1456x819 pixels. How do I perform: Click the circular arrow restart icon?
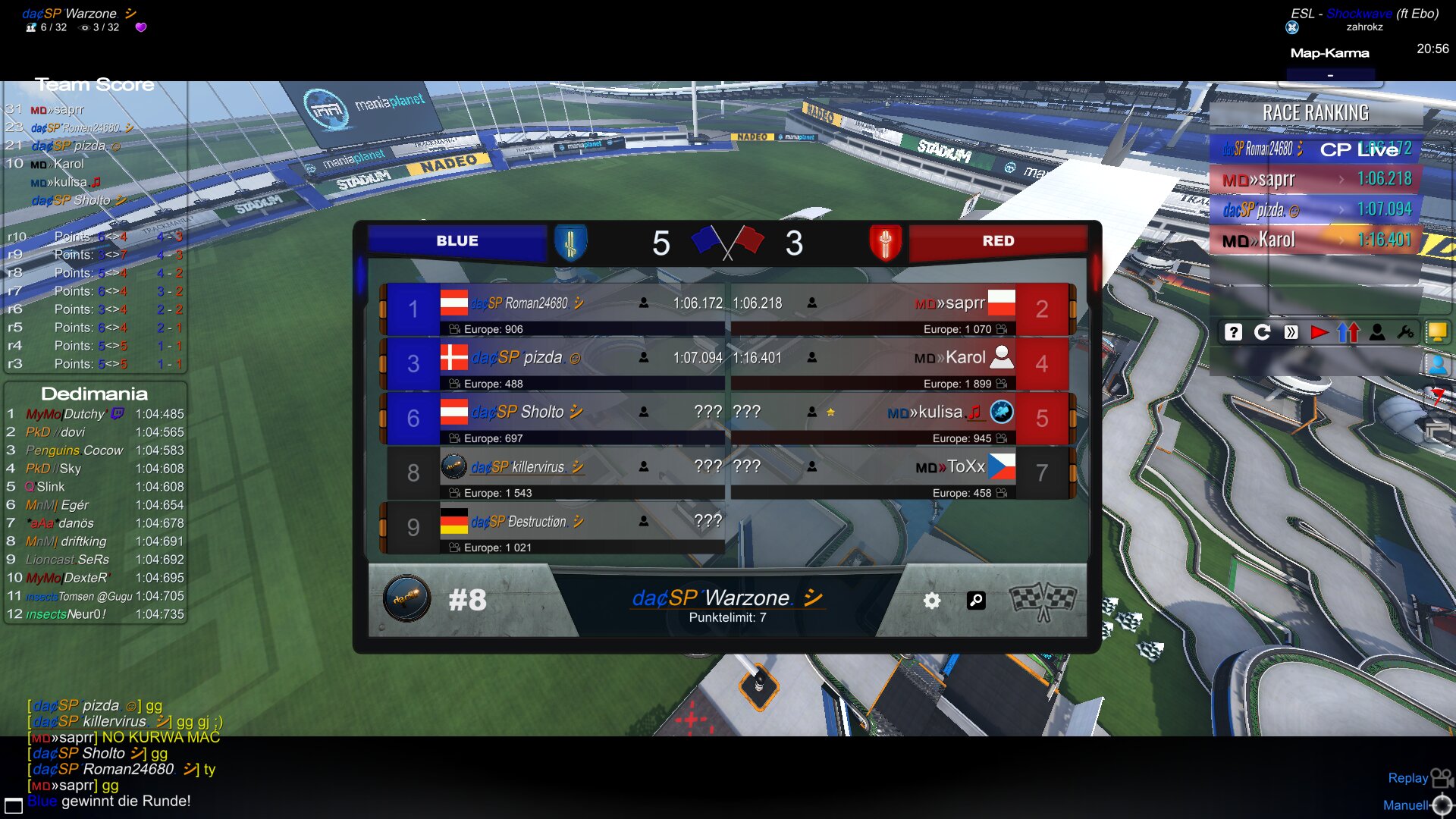(1262, 332)
